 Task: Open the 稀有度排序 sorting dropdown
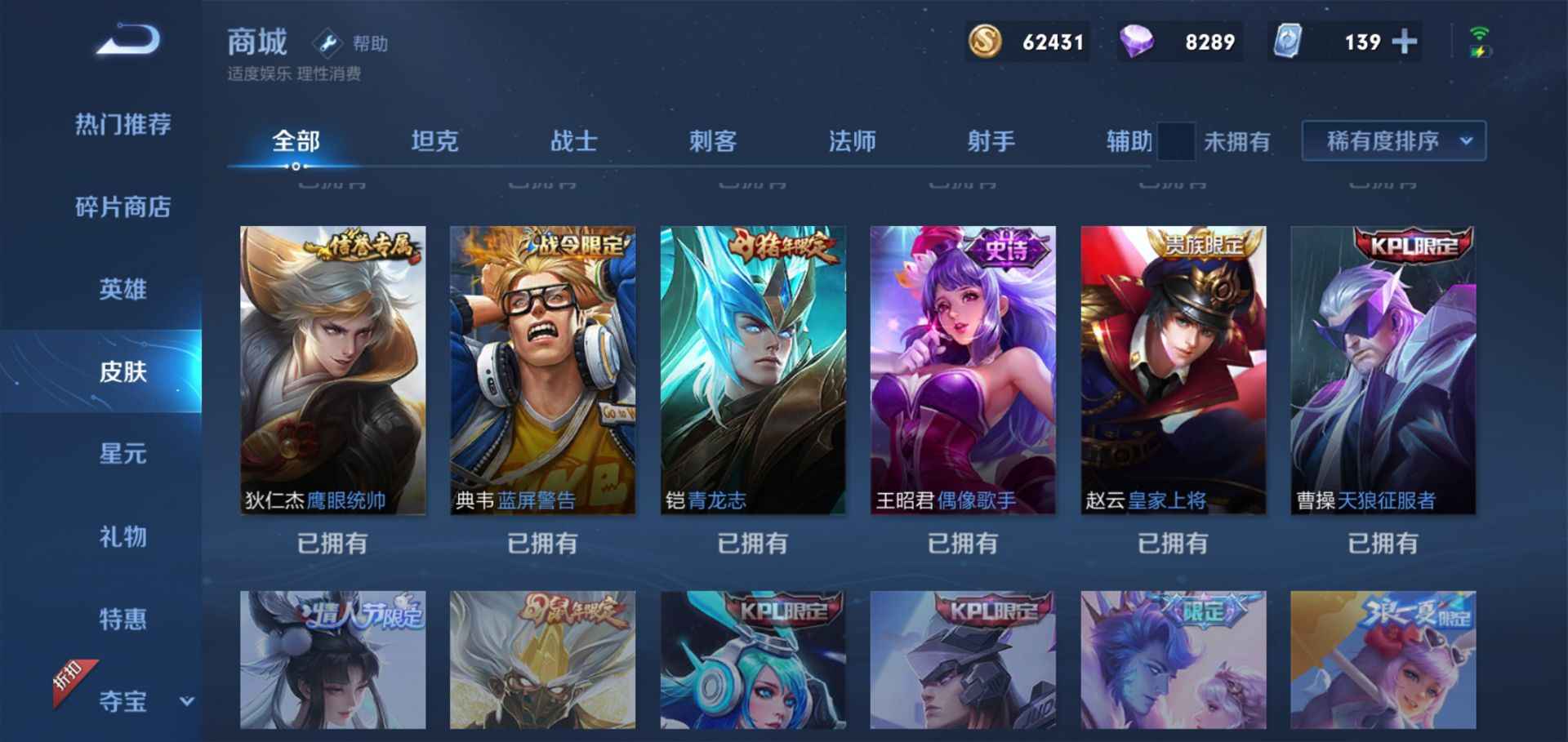coord(1392,140)
